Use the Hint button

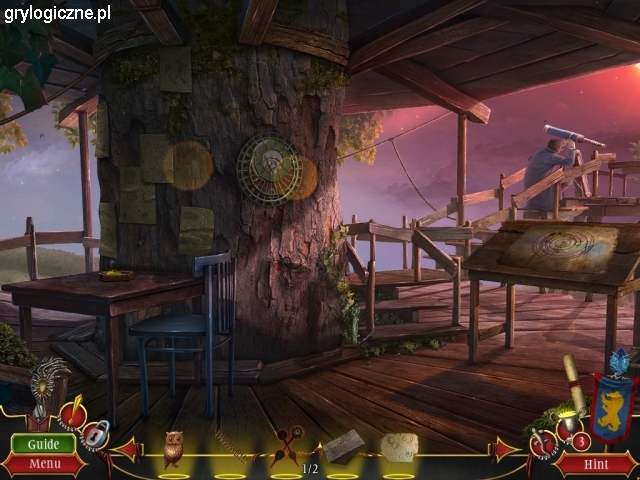(x=596, y=464)
